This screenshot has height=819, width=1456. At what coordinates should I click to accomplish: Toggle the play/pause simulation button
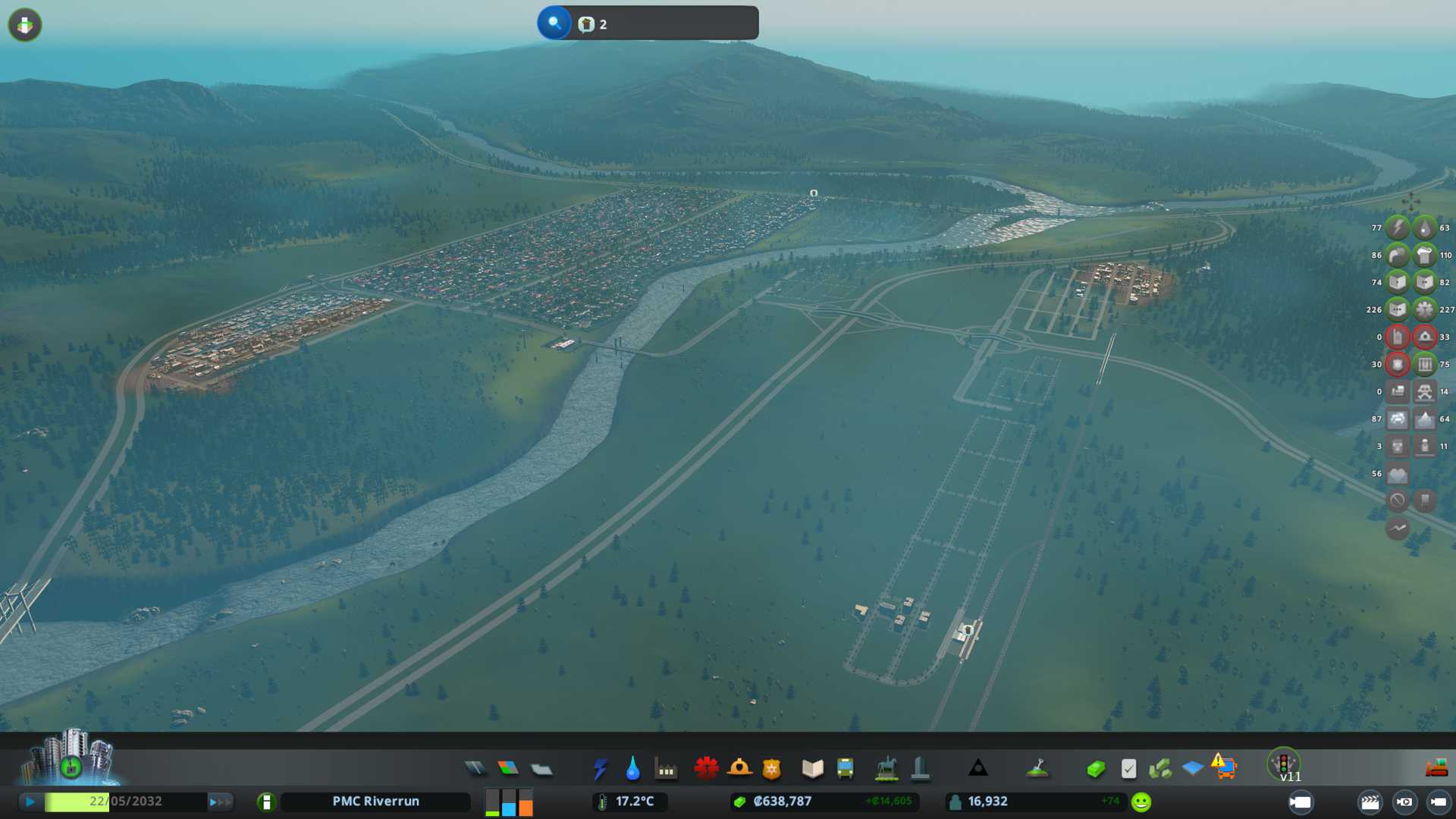point(30,802)
